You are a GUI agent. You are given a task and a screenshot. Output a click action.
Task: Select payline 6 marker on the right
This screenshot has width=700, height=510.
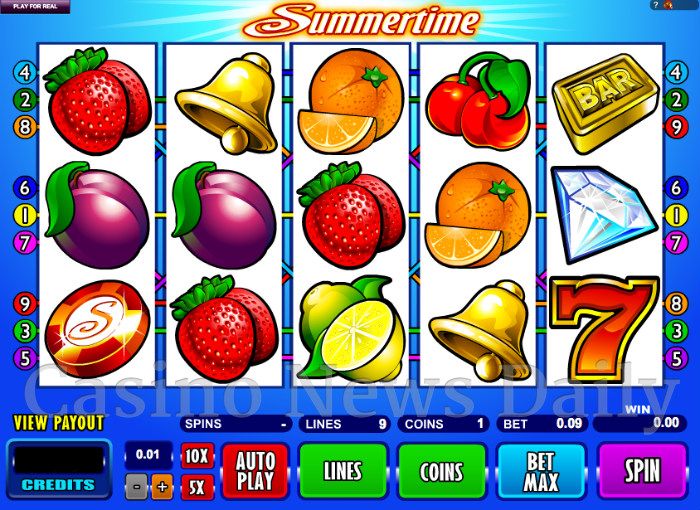tap(676, 187)
